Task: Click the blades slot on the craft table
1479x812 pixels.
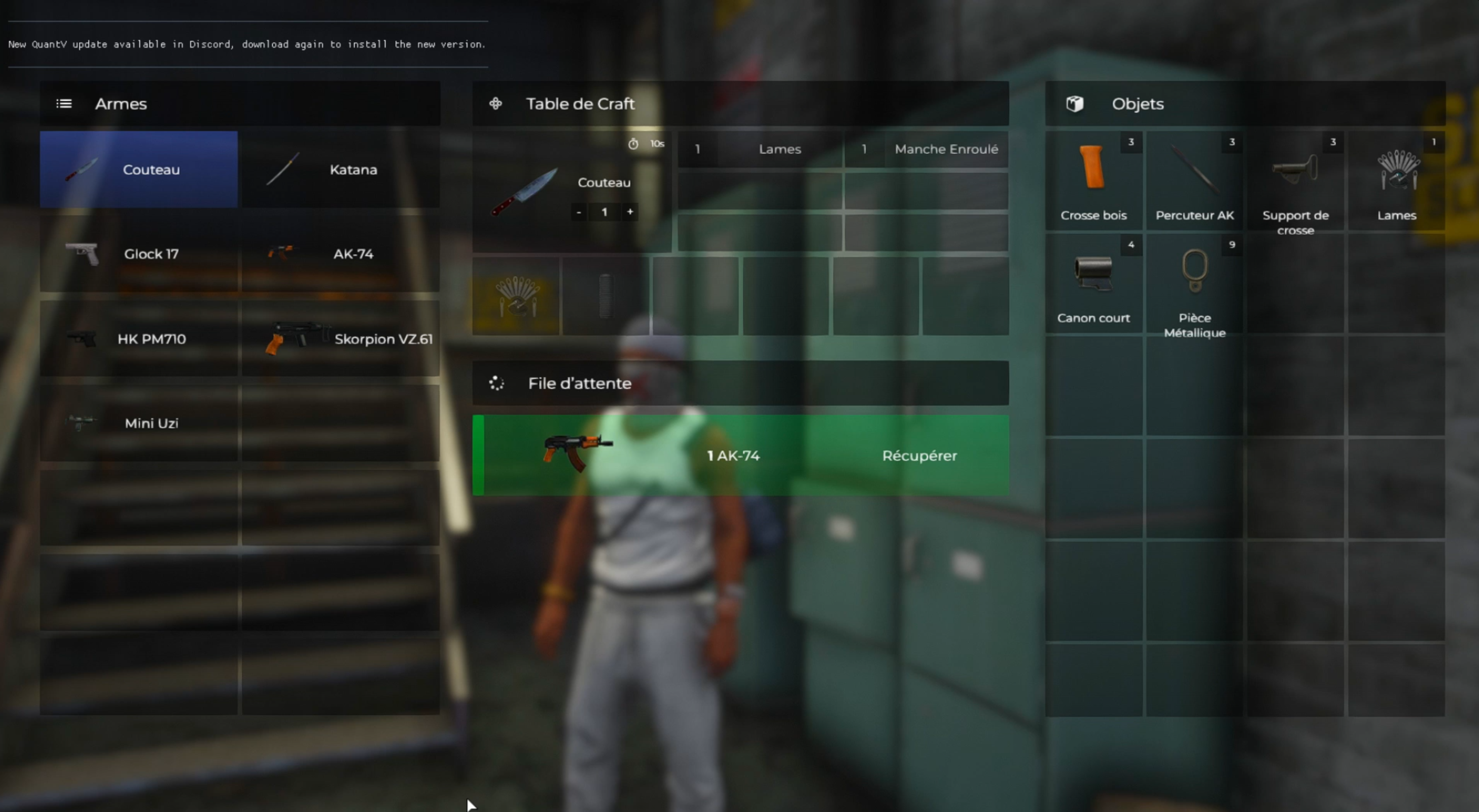Action: pyautogui.click(x=516, y=296)
